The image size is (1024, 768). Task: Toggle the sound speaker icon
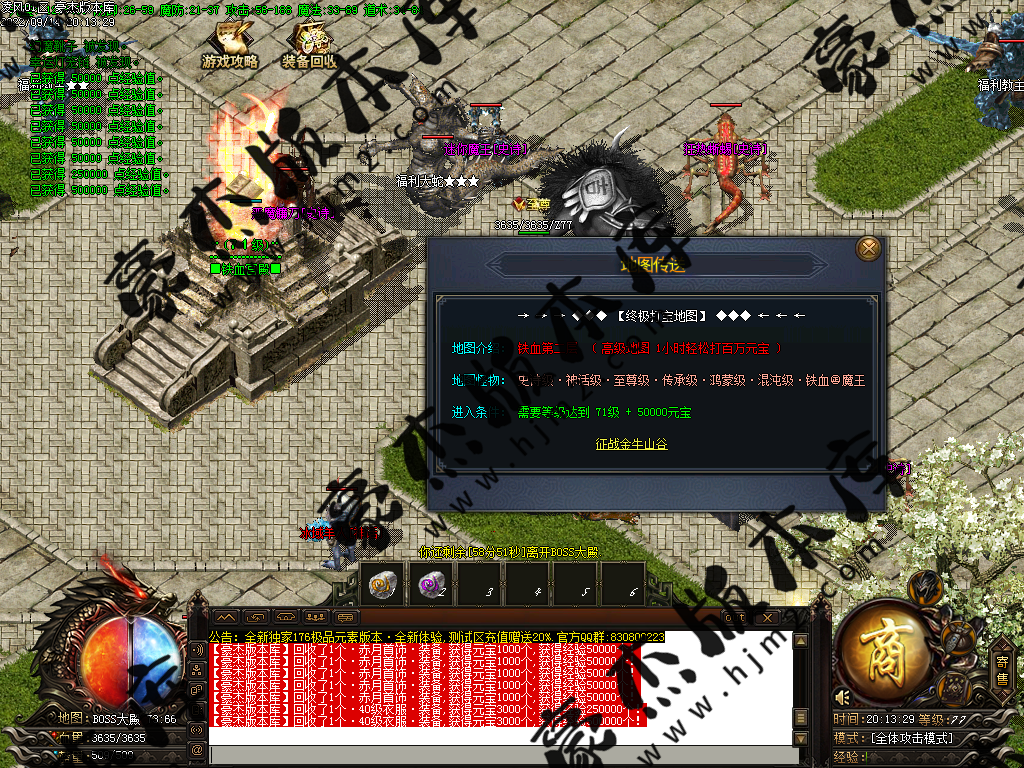[843, 697]
